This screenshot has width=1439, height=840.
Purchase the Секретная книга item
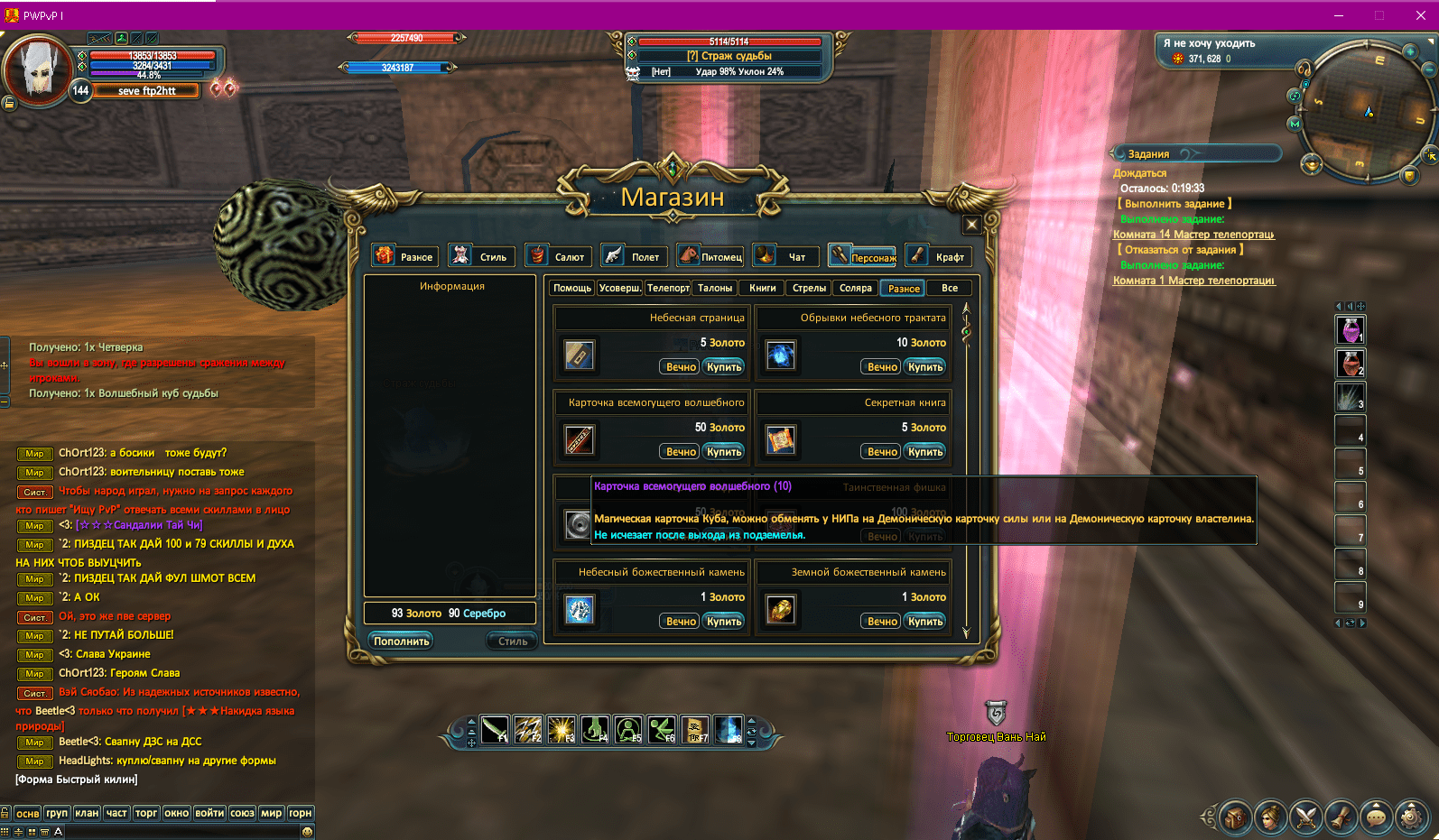click(x=925, y=452)
